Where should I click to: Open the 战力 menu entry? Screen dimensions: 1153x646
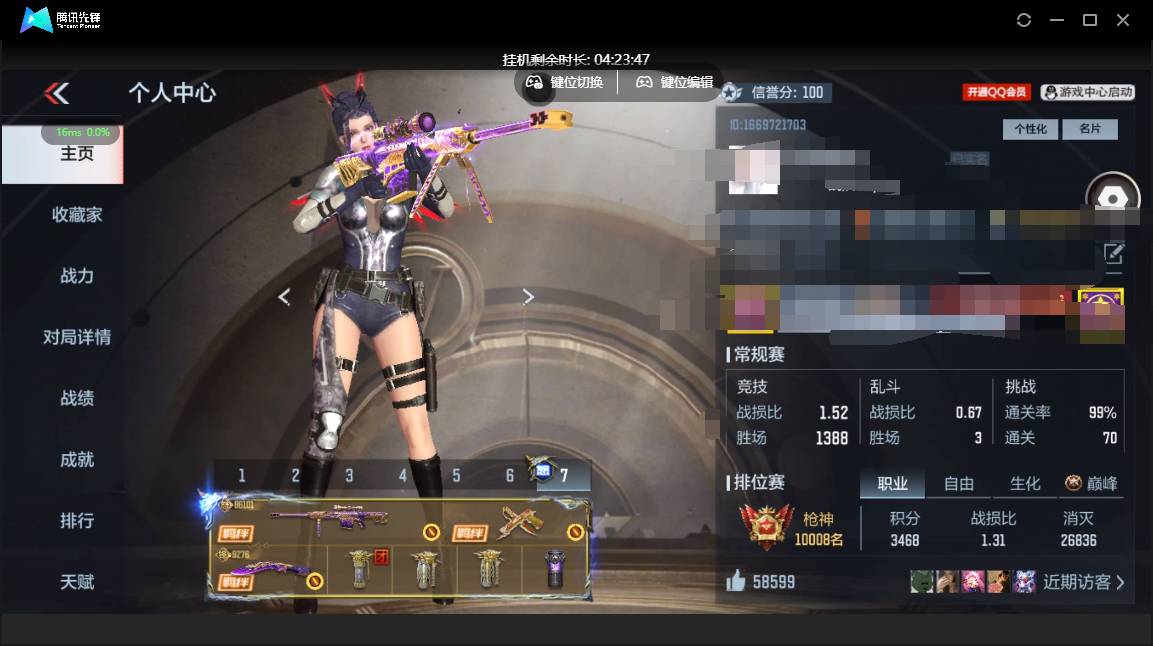click(77, 276)
